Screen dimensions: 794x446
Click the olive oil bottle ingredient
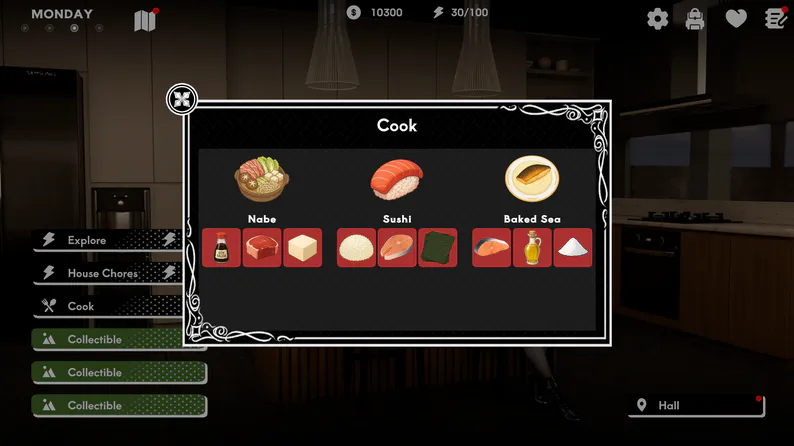click(532, 247)
